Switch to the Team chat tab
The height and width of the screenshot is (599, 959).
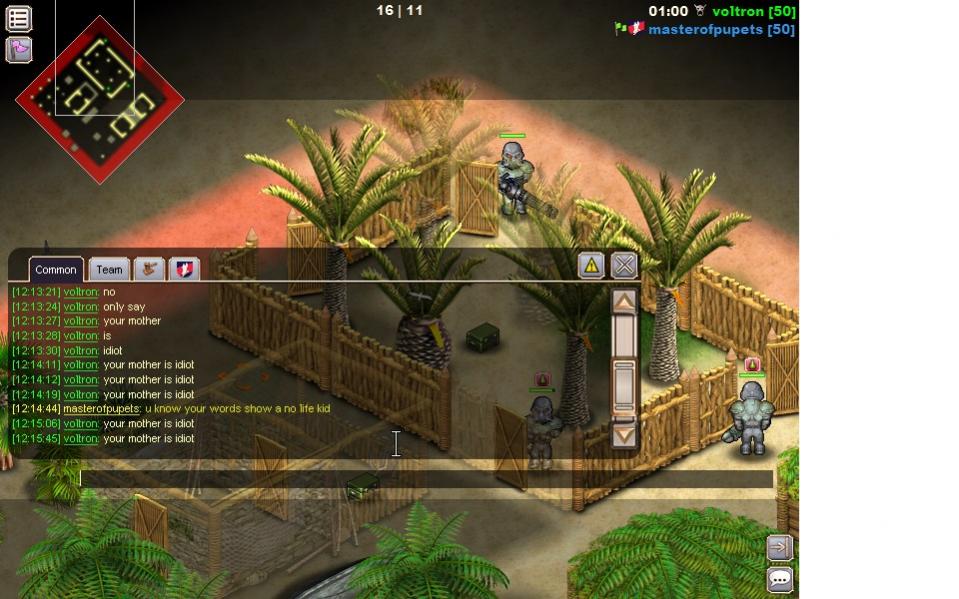109,269
